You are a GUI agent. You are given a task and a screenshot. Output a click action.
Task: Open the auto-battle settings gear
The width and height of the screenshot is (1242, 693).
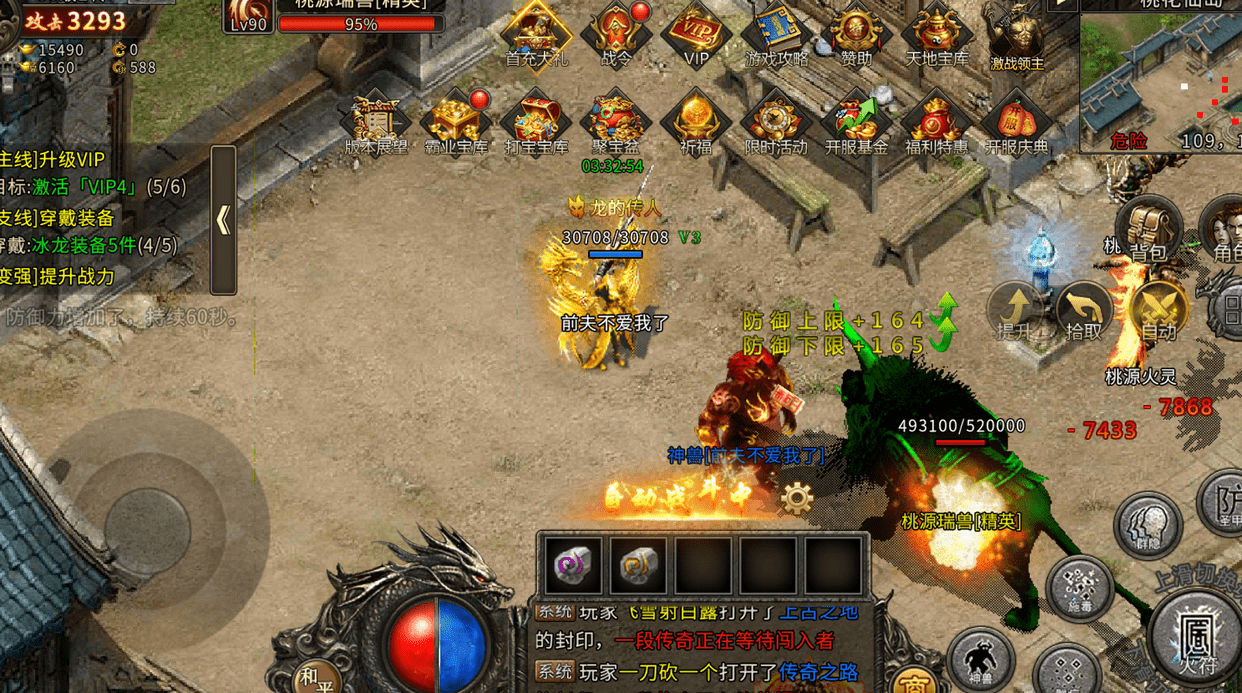coord(797,498)
